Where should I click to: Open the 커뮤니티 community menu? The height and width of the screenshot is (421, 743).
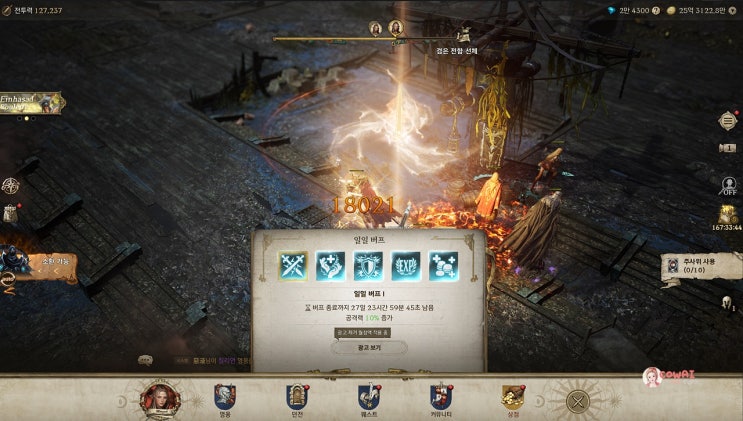[441, 398]
